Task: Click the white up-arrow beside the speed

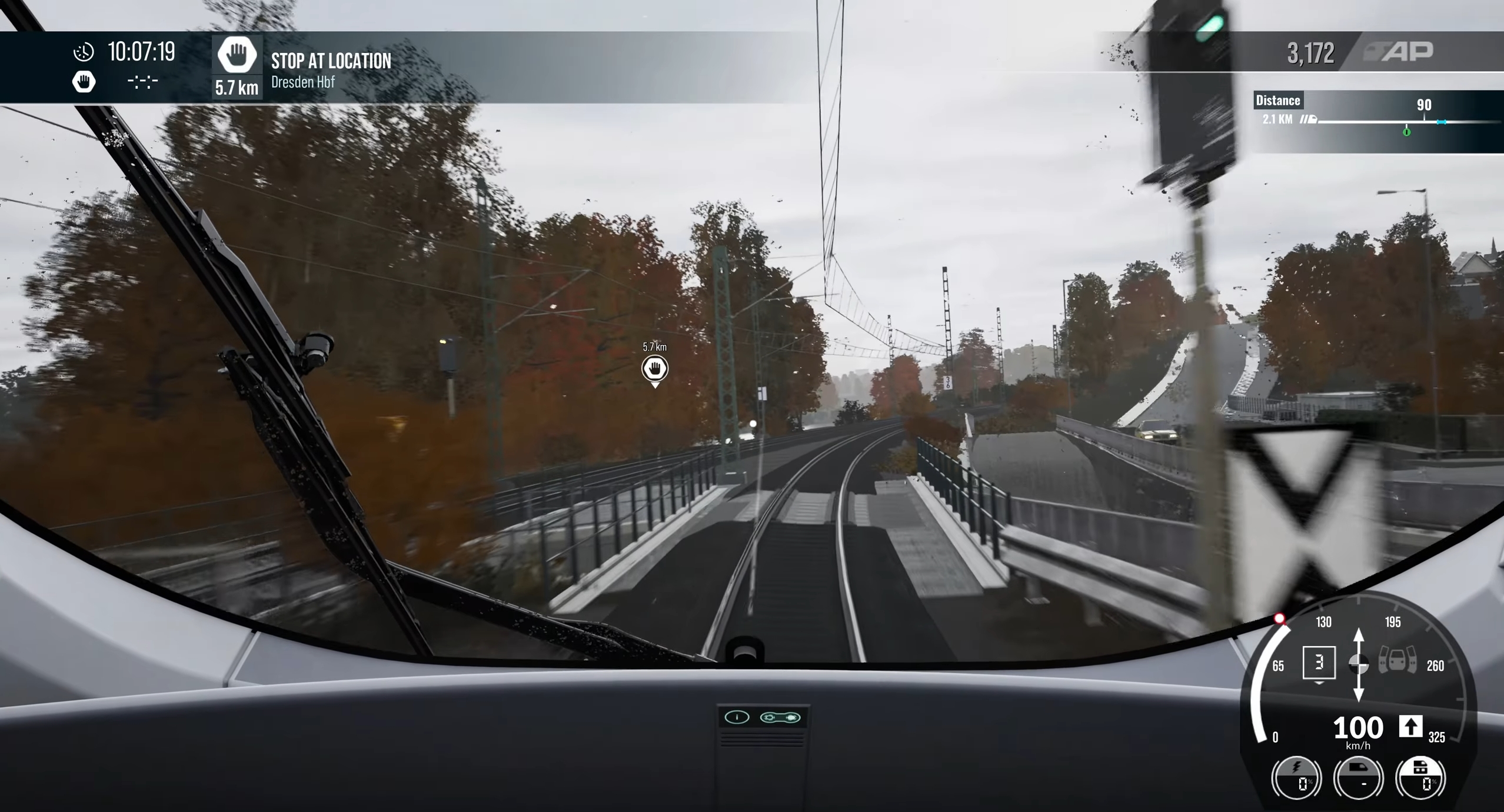Action: tap(1410, 727)
